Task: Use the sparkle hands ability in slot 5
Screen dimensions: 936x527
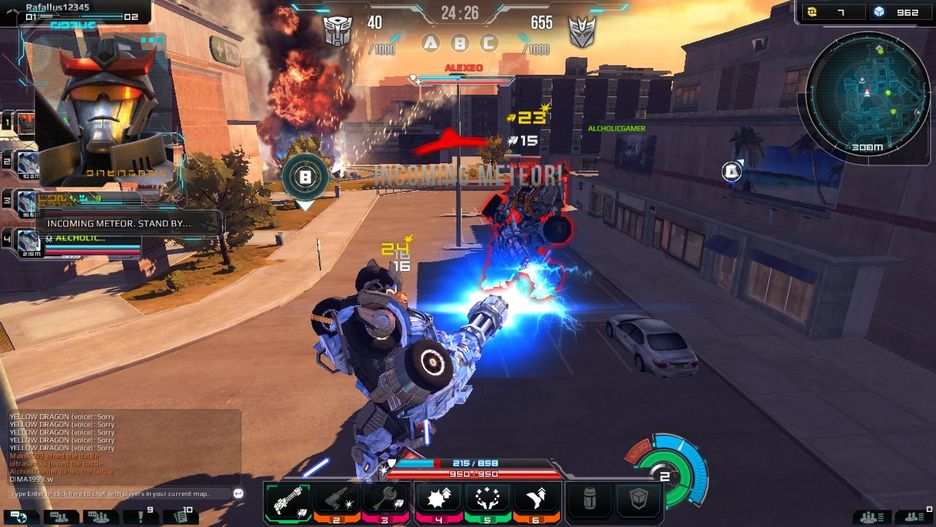Action: (x=487, y=501)
